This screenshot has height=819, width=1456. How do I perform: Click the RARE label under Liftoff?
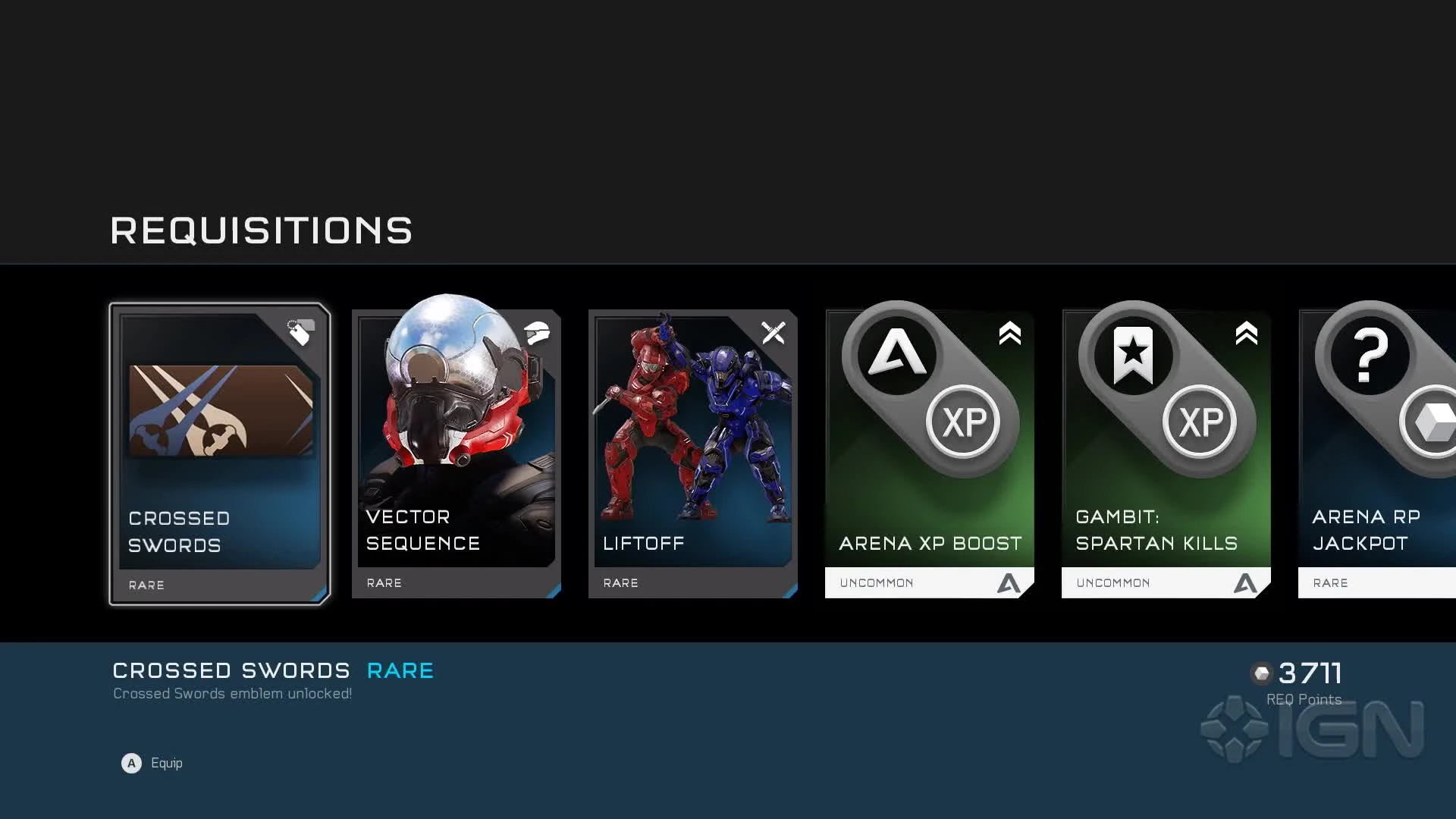(x=620, y=582)
